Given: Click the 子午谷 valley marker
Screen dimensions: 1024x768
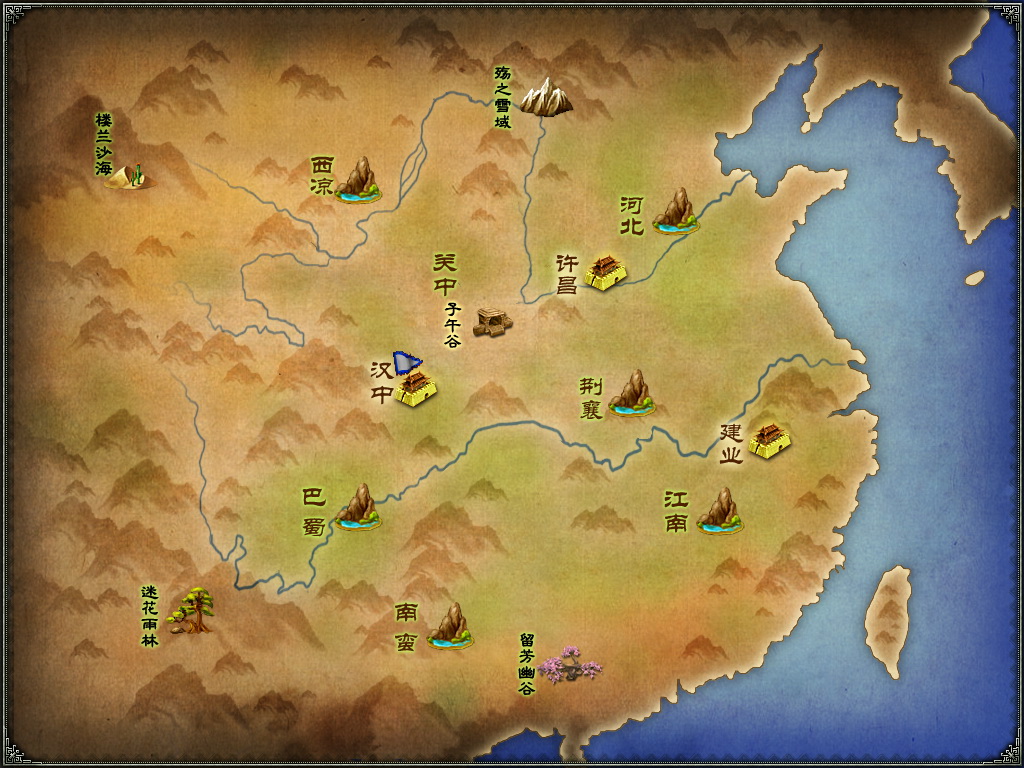Looking at the screenshot, I should click(492, 321).
